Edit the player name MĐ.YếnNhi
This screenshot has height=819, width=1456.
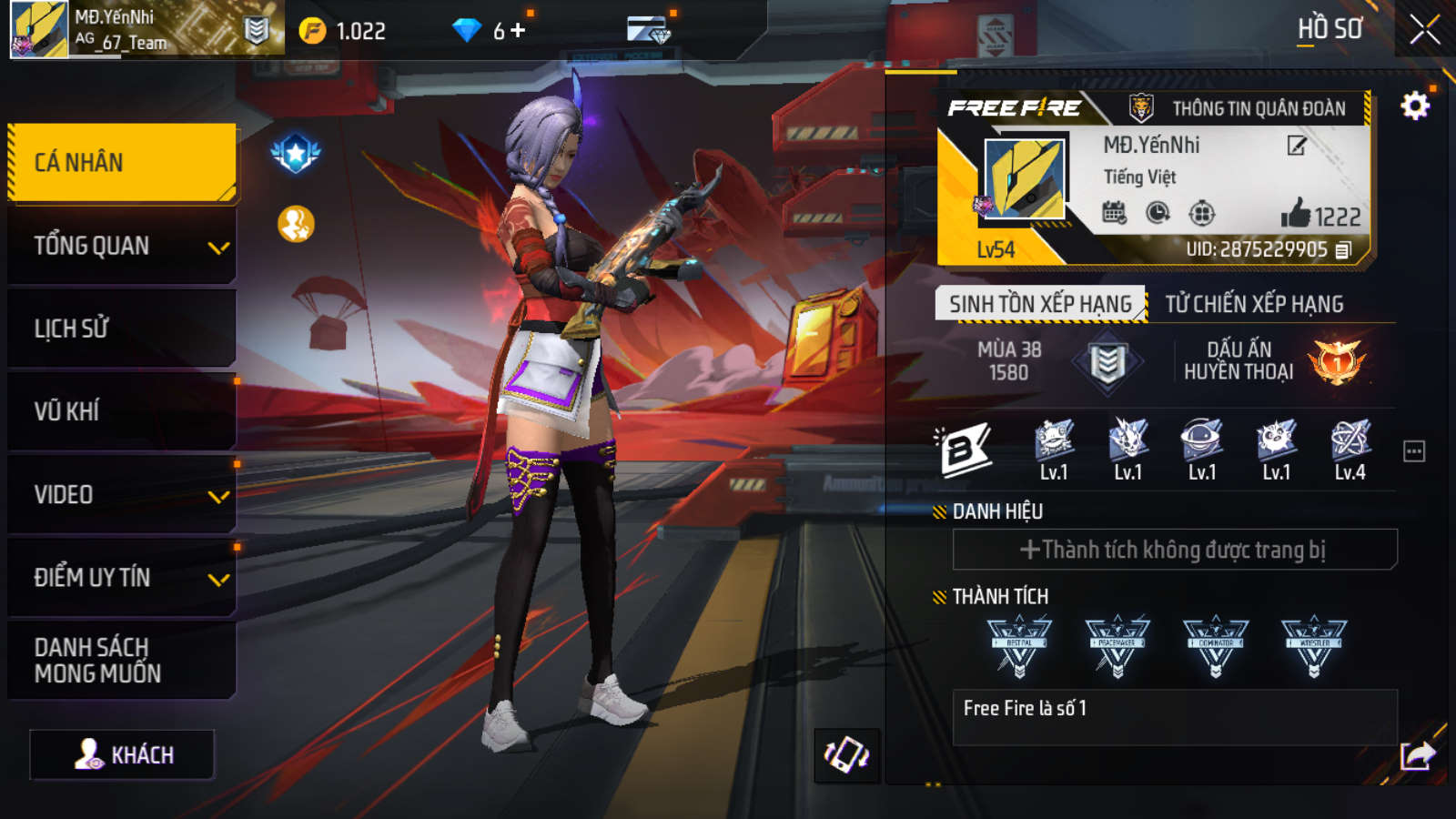1297,146
